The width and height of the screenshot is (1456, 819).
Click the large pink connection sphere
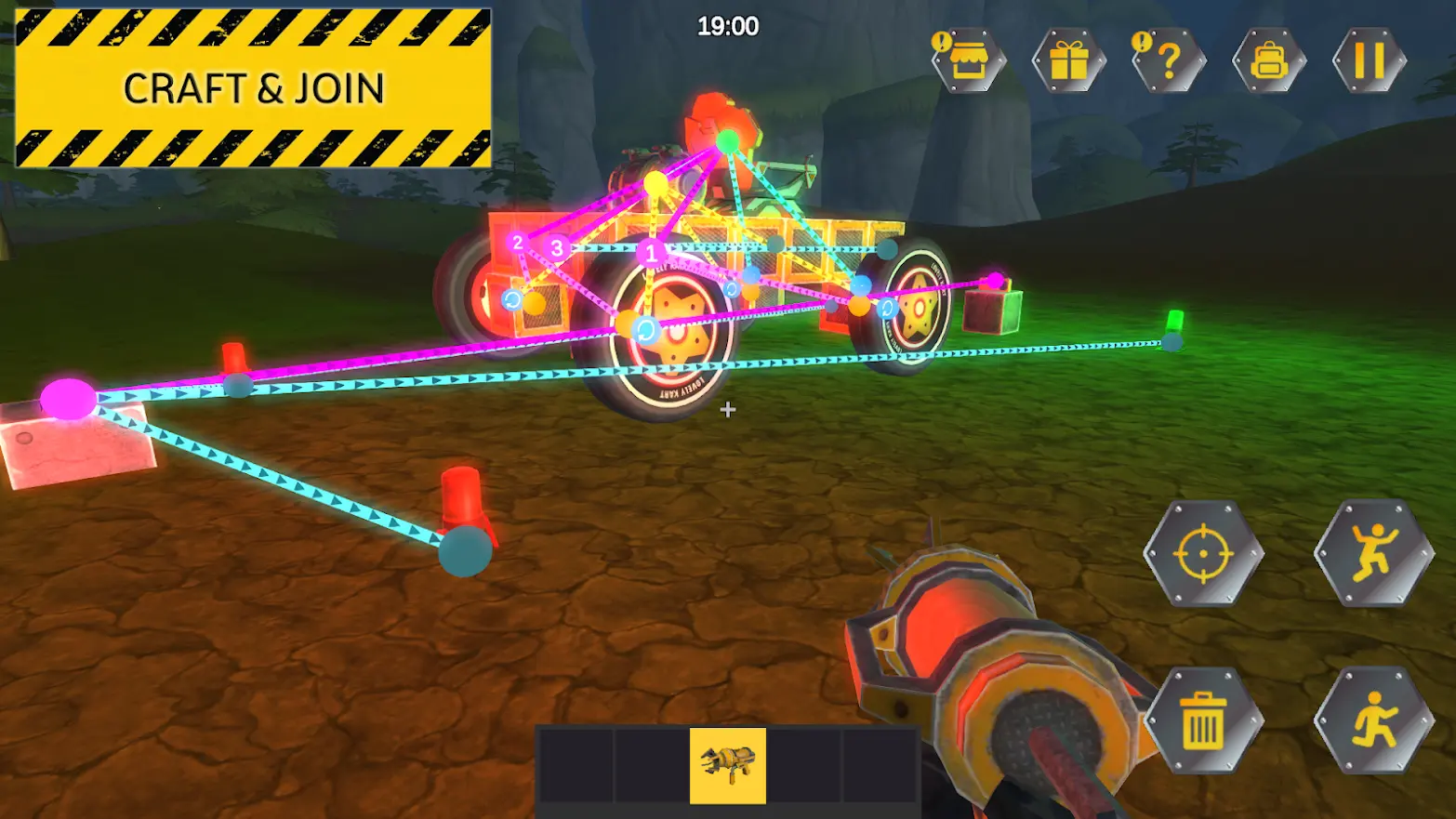click(67, 402)
